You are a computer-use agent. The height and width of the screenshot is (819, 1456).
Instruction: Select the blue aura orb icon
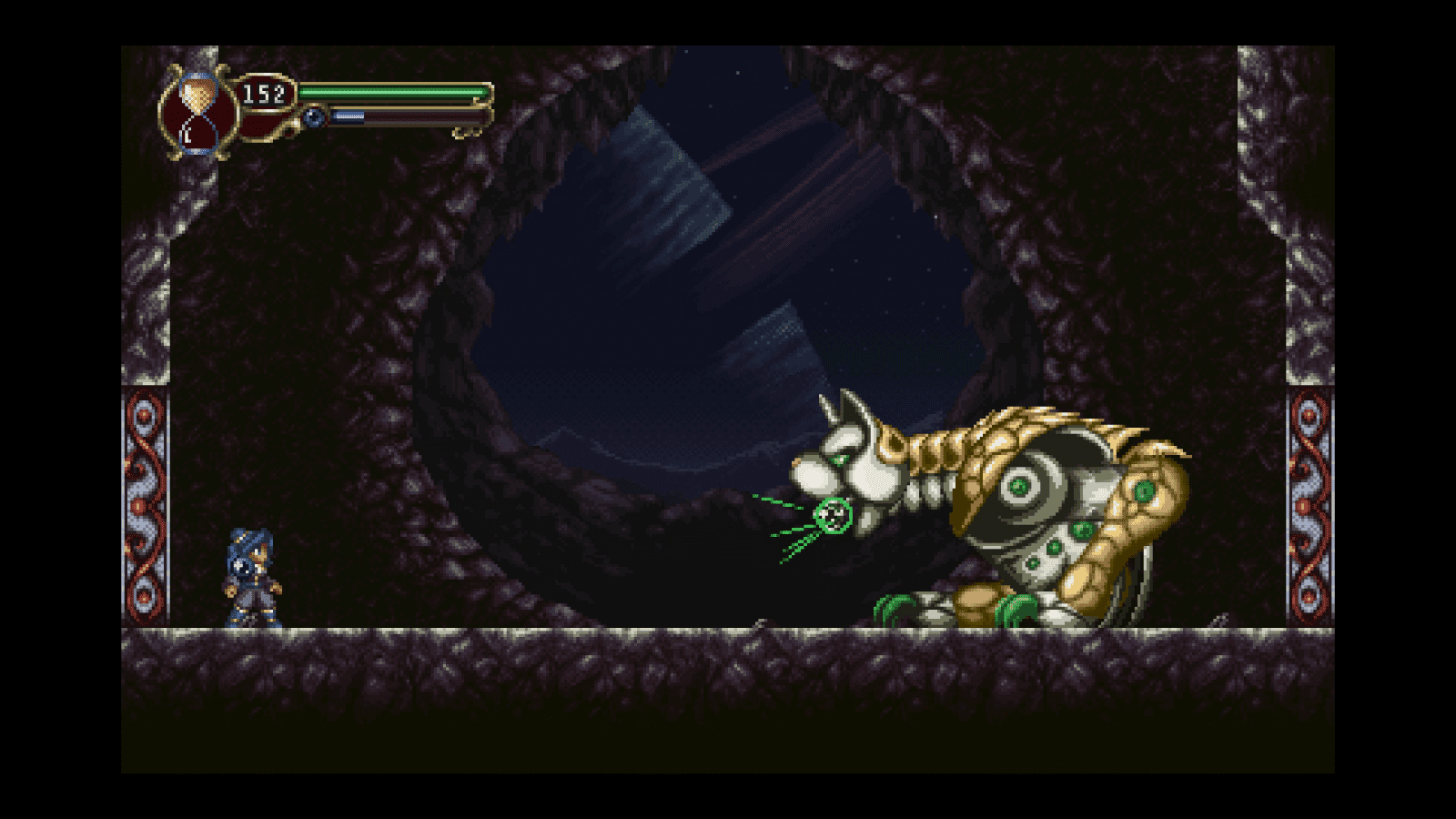(x=313, y=116)
